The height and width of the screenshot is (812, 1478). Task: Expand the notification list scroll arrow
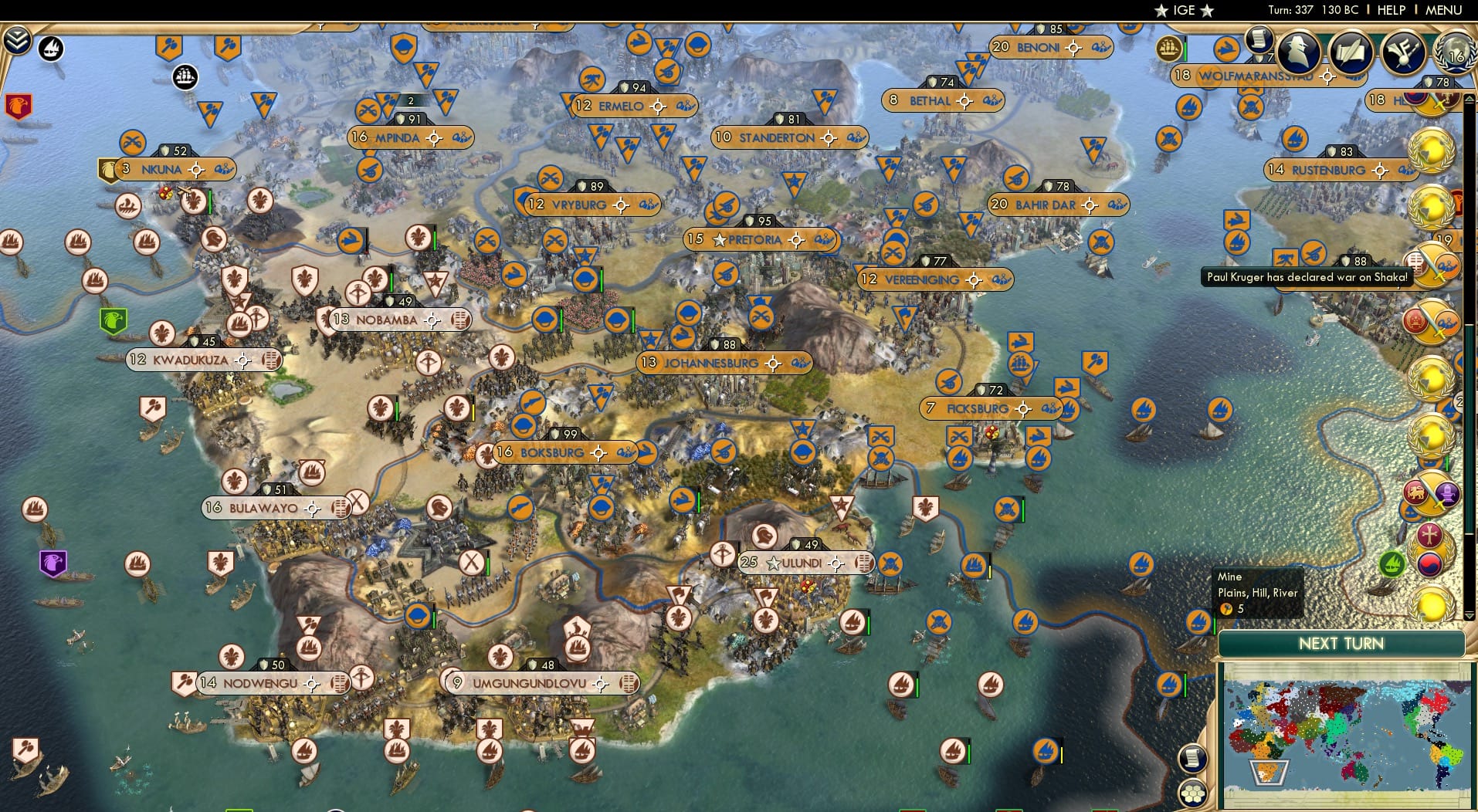click(1470, 99)
